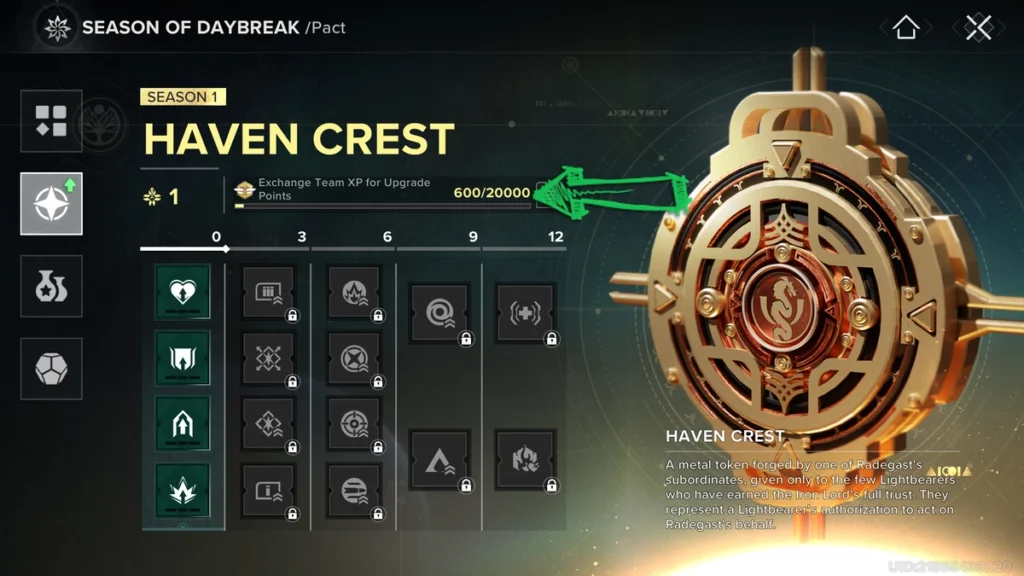Choose the locked bullet upgrade node
This screenshot has height=576, width=1024.
354,491
